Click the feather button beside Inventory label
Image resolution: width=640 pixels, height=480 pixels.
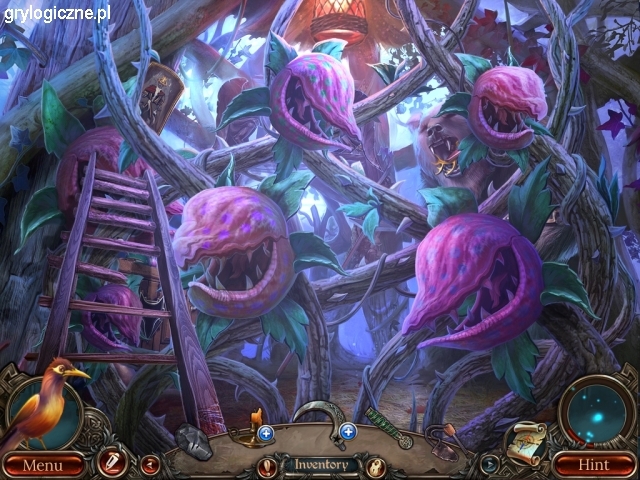tap(267, 466)
